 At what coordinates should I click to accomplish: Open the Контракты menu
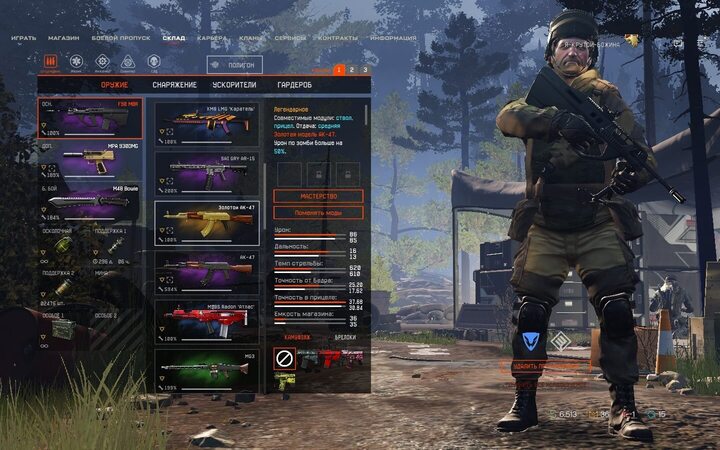tap(338, 38)
